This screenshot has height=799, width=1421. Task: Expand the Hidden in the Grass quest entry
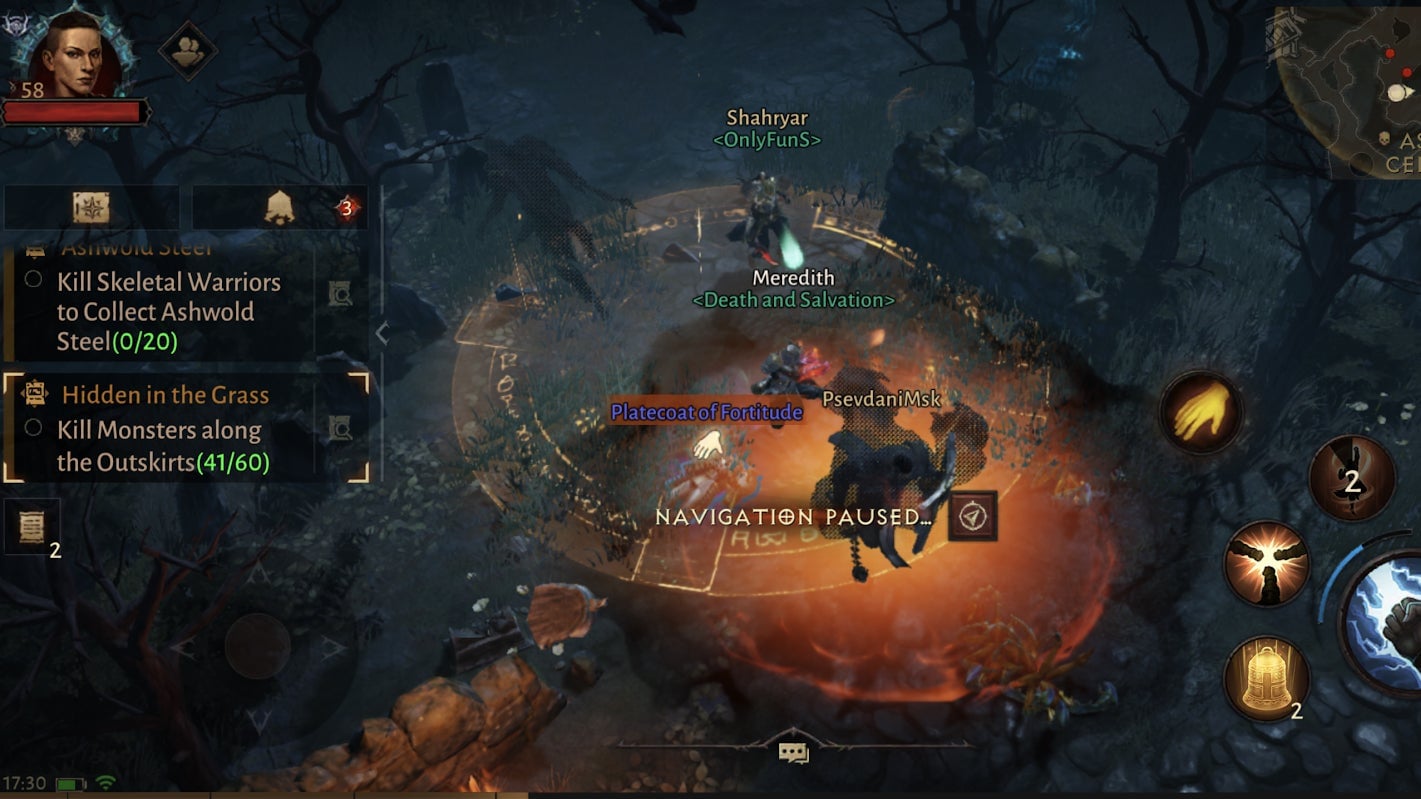point(165,394)
